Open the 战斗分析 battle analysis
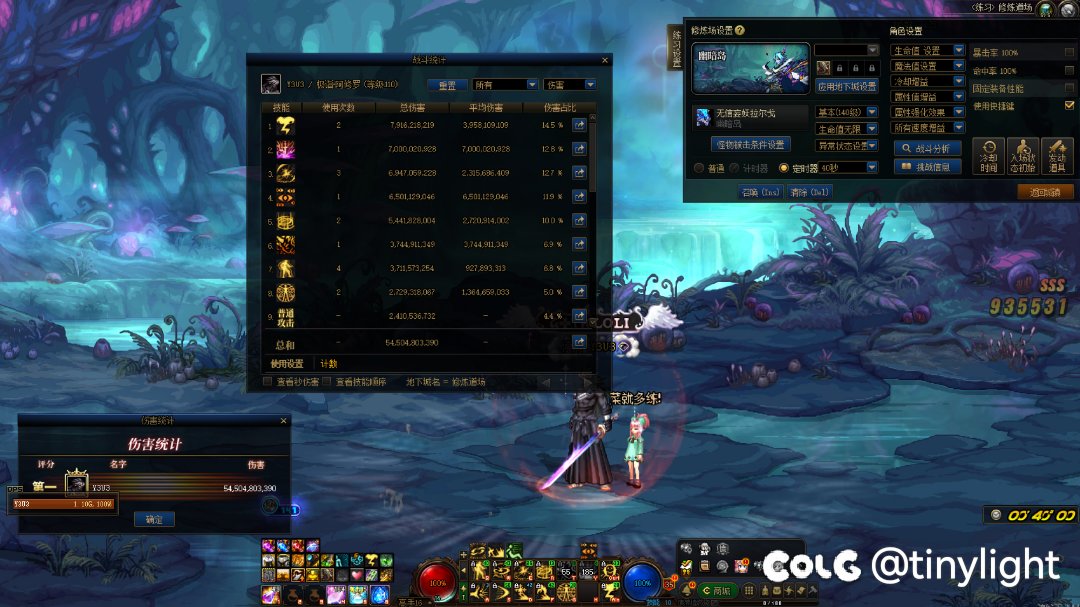This screenshot has width=1080, height=607. [x=927, y=148]
